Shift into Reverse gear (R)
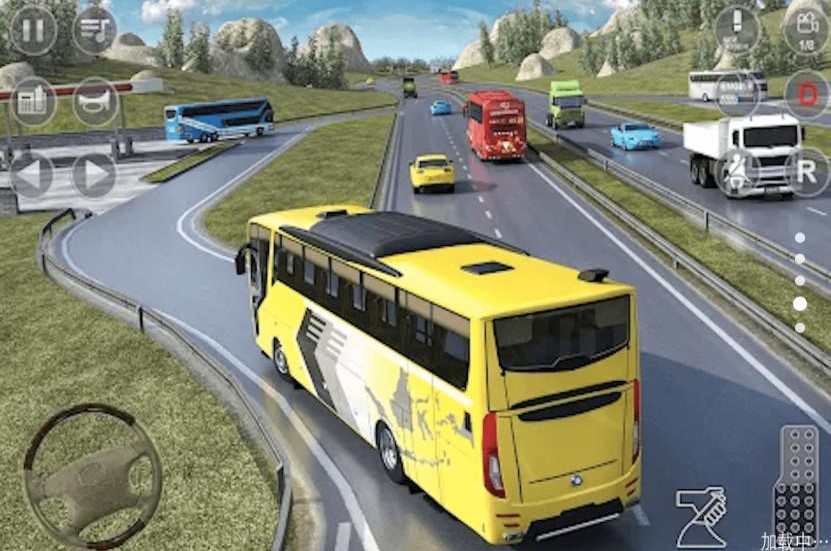831x551 pixels. point(806,168)
